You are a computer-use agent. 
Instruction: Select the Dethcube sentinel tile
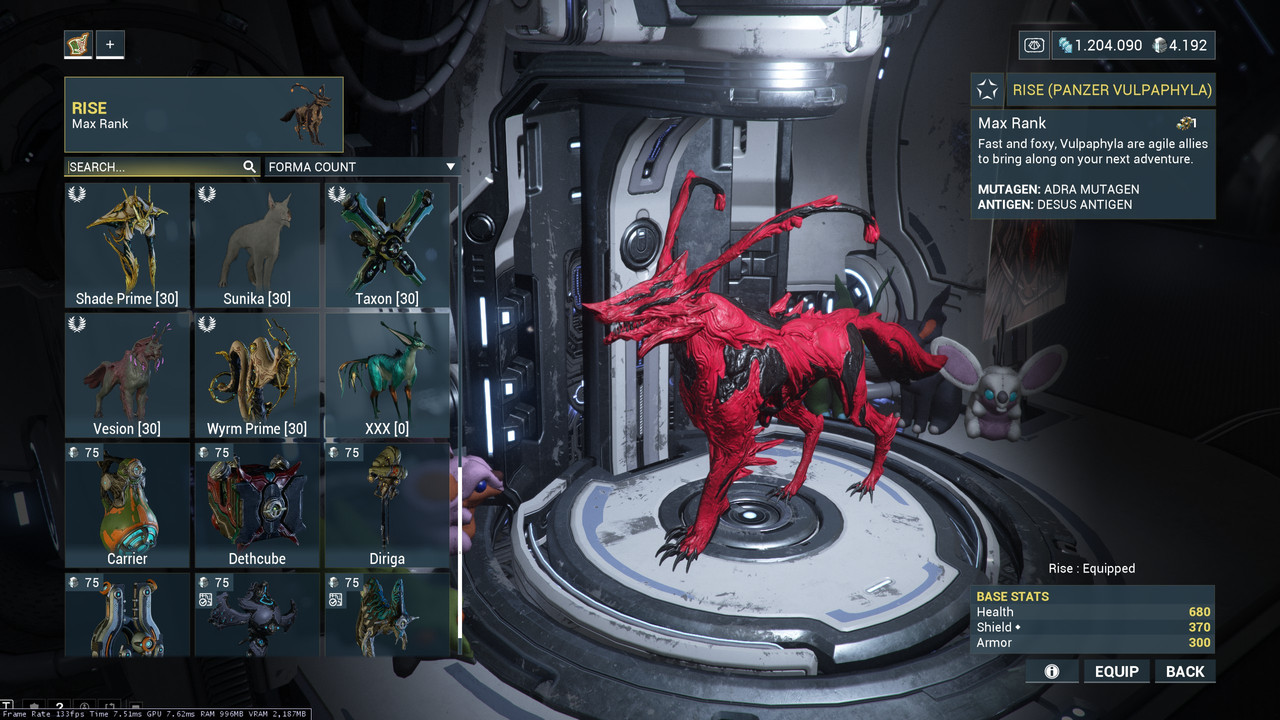[257, 505]
